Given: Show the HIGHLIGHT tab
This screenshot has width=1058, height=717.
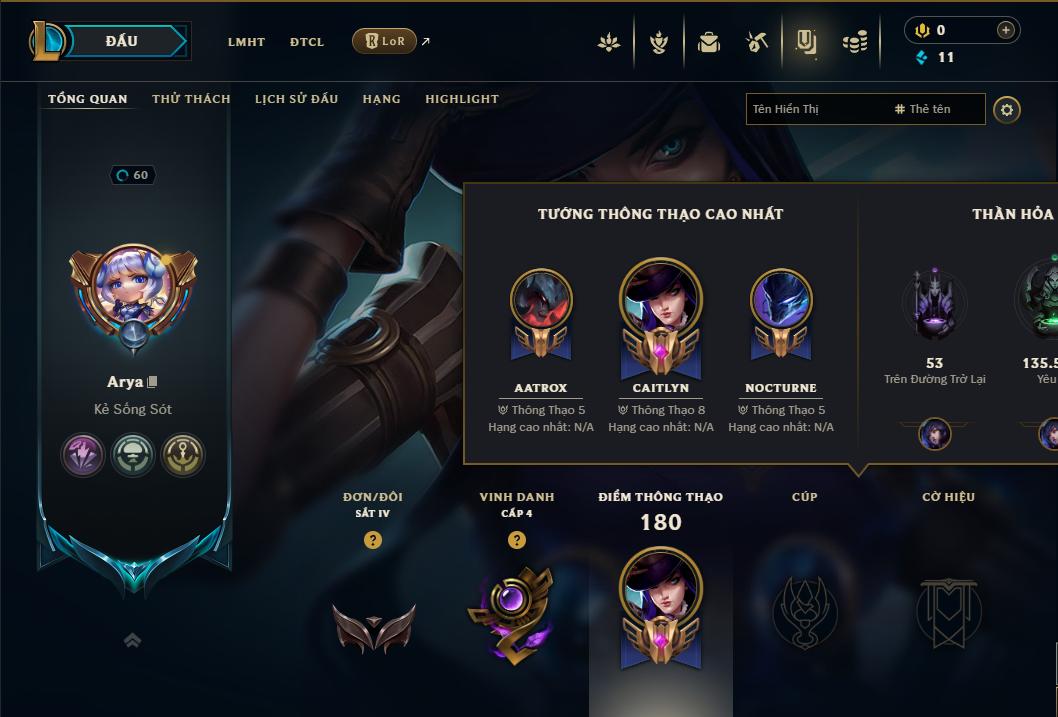Looking at the screenshot, I should 461,99.
